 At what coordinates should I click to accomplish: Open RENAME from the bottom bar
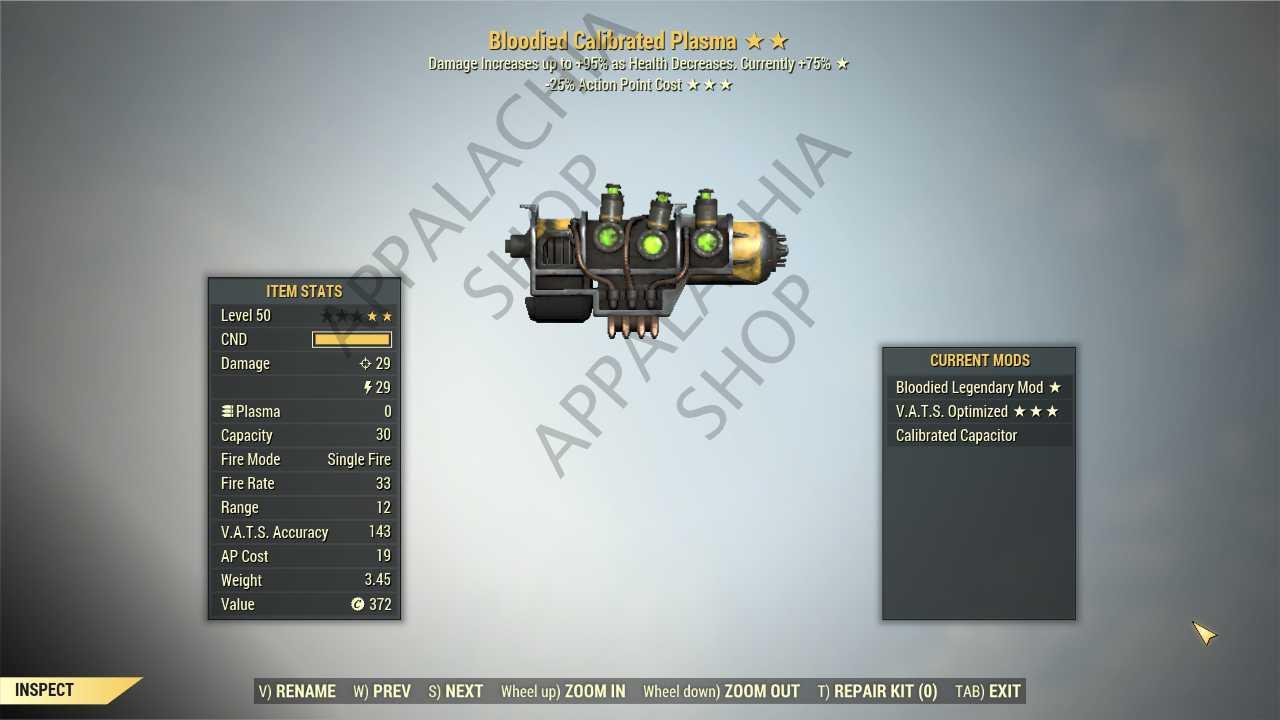(x=297, y=690)
